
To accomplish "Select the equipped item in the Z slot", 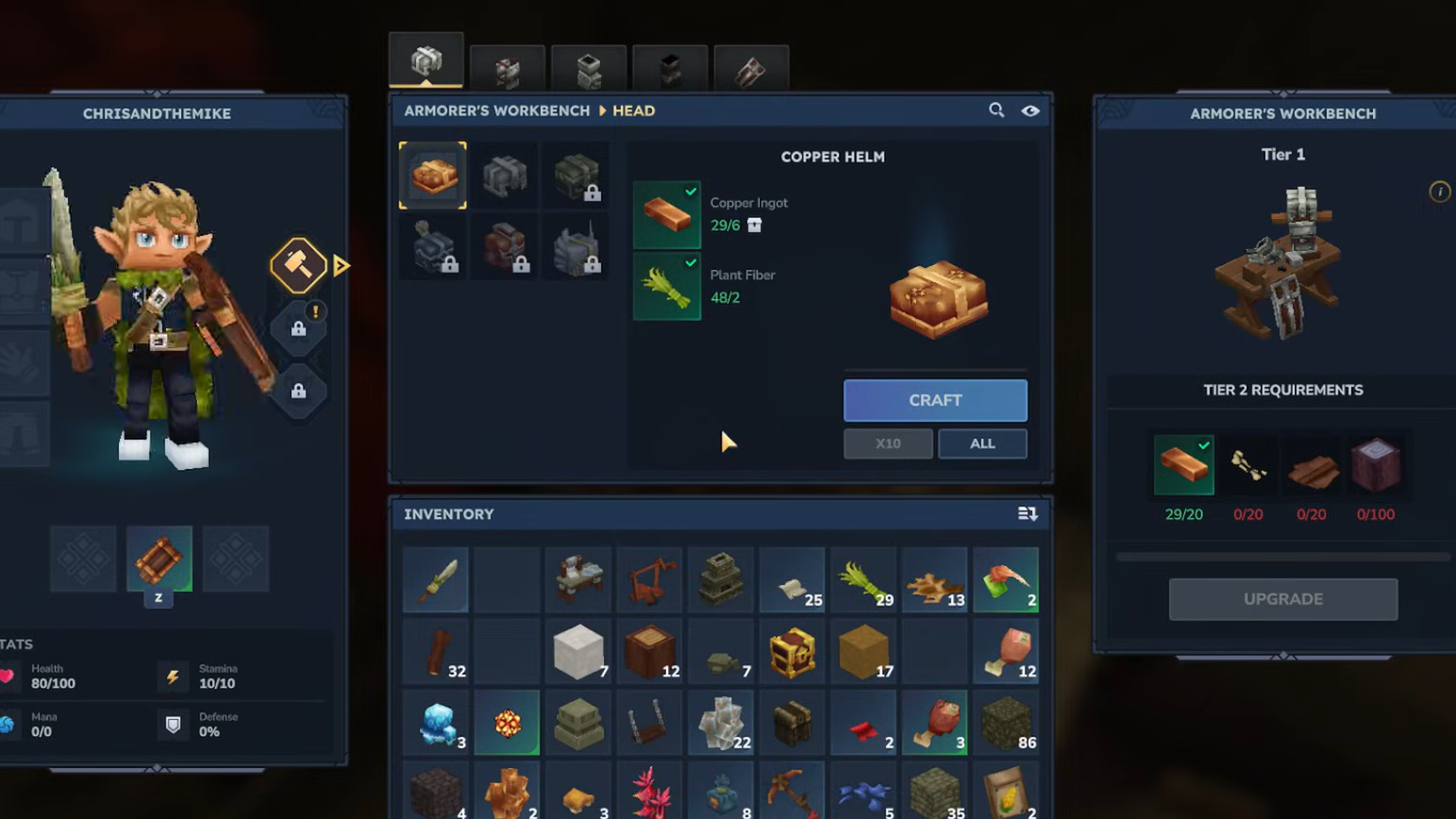I will tap(159, 559).
